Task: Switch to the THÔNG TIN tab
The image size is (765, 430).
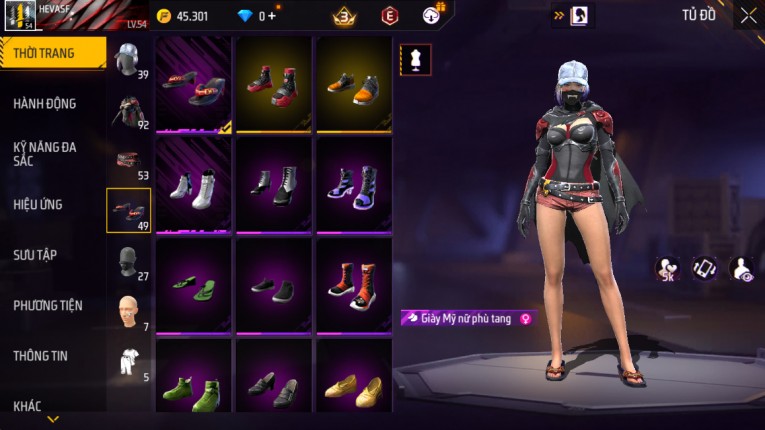Action: tap(41, 355)
